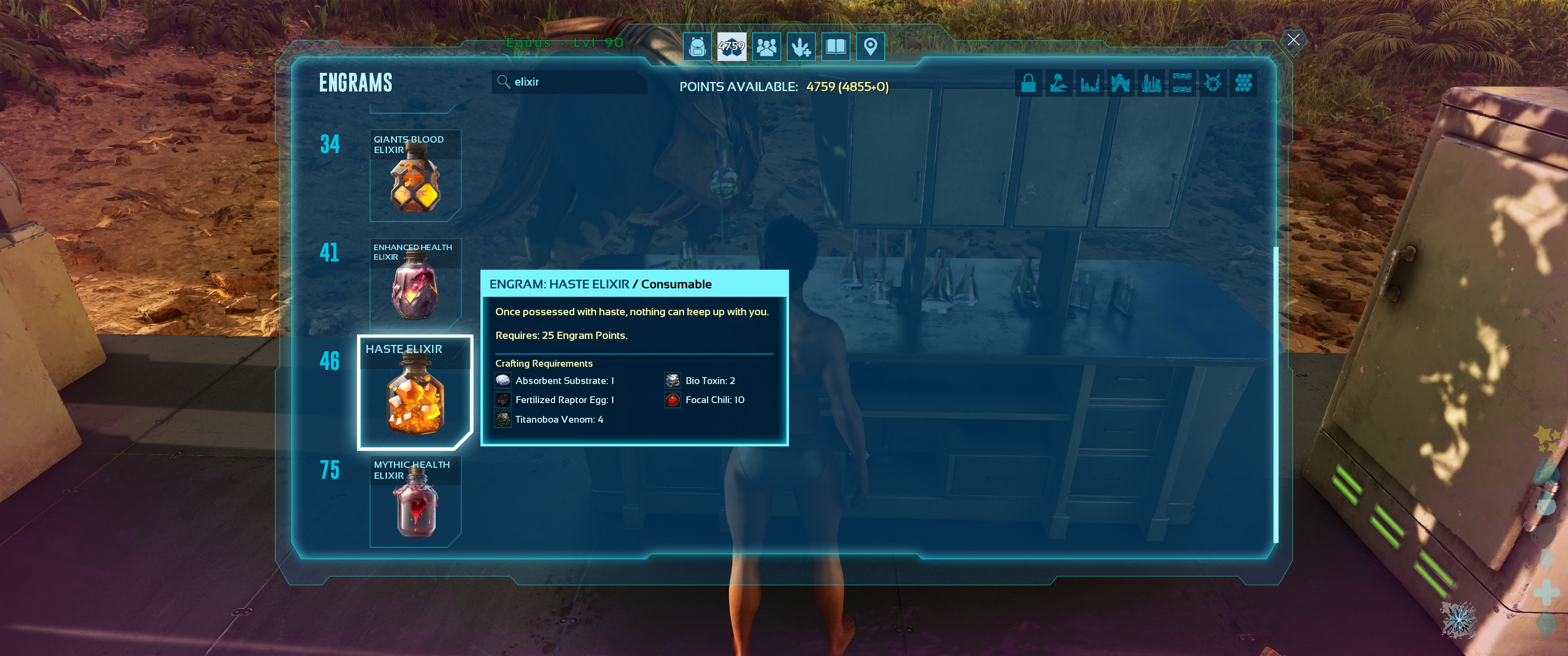This screenshot has height=656, width=1568.
Task: Open the dino footprint tab
Action: pyautogui.click(x=801, y=46)
